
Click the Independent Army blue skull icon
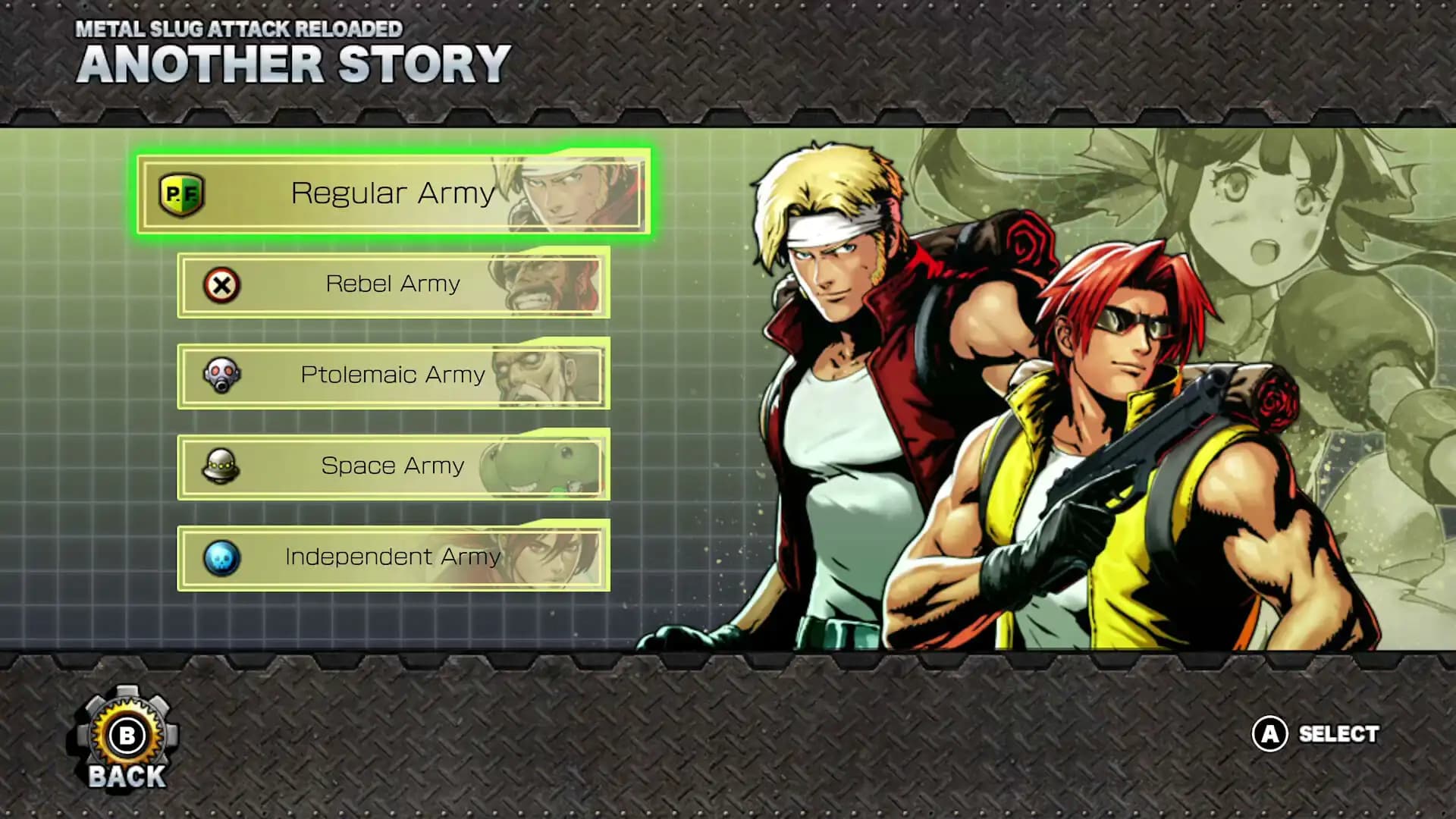[222, 557]
